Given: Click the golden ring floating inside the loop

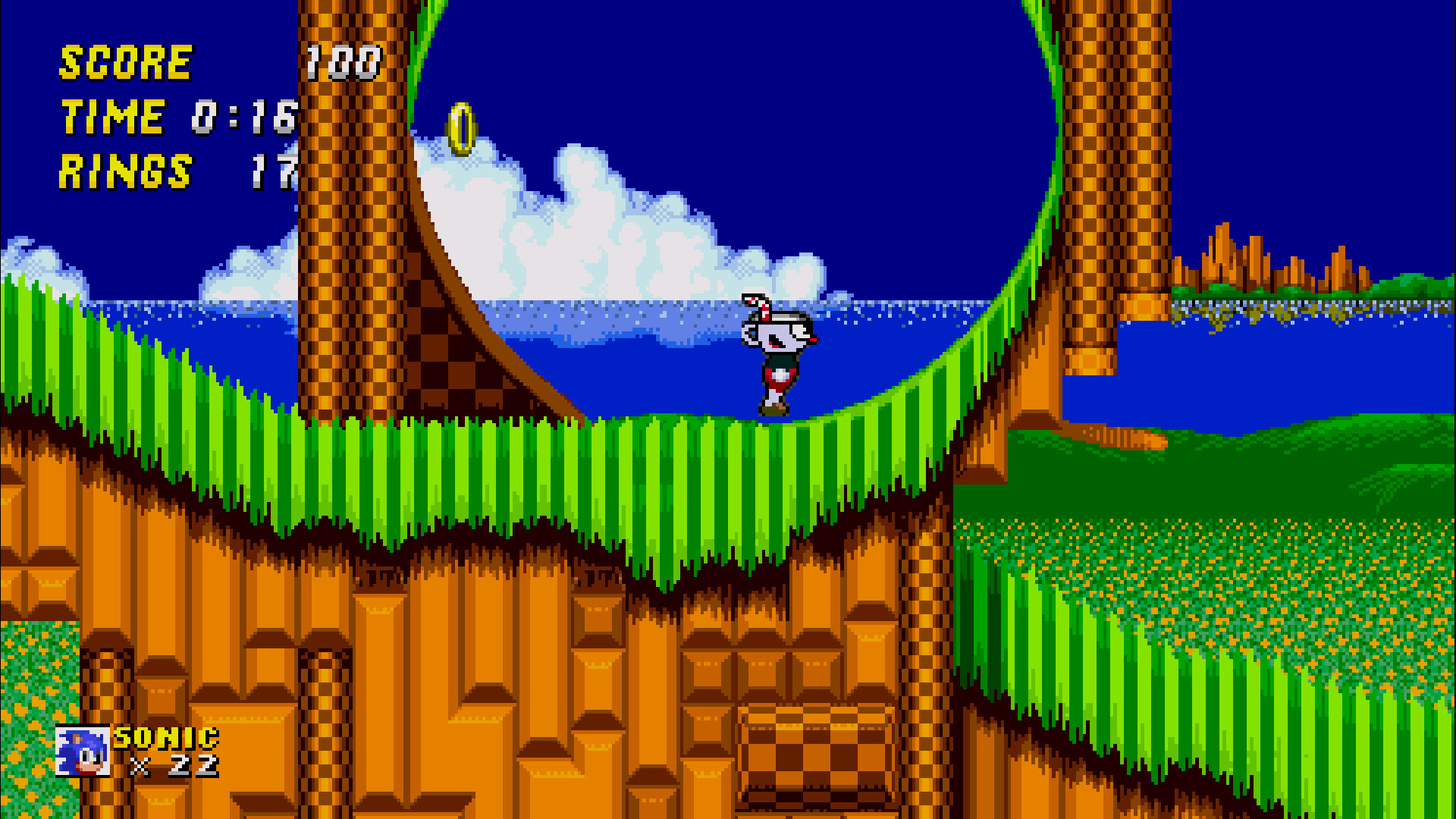Looking at the screenshot, I should click(459, 127).
